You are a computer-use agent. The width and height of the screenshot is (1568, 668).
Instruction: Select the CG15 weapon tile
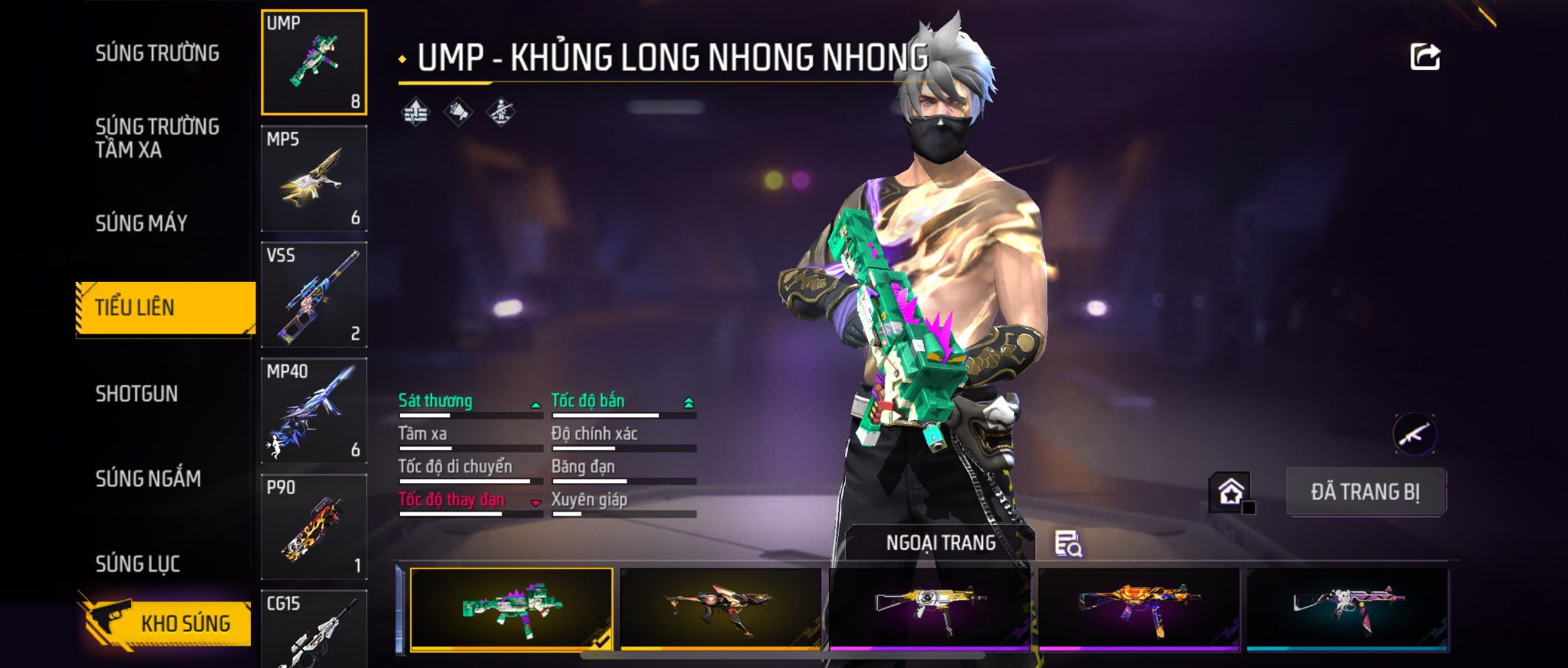pos(314,630)
